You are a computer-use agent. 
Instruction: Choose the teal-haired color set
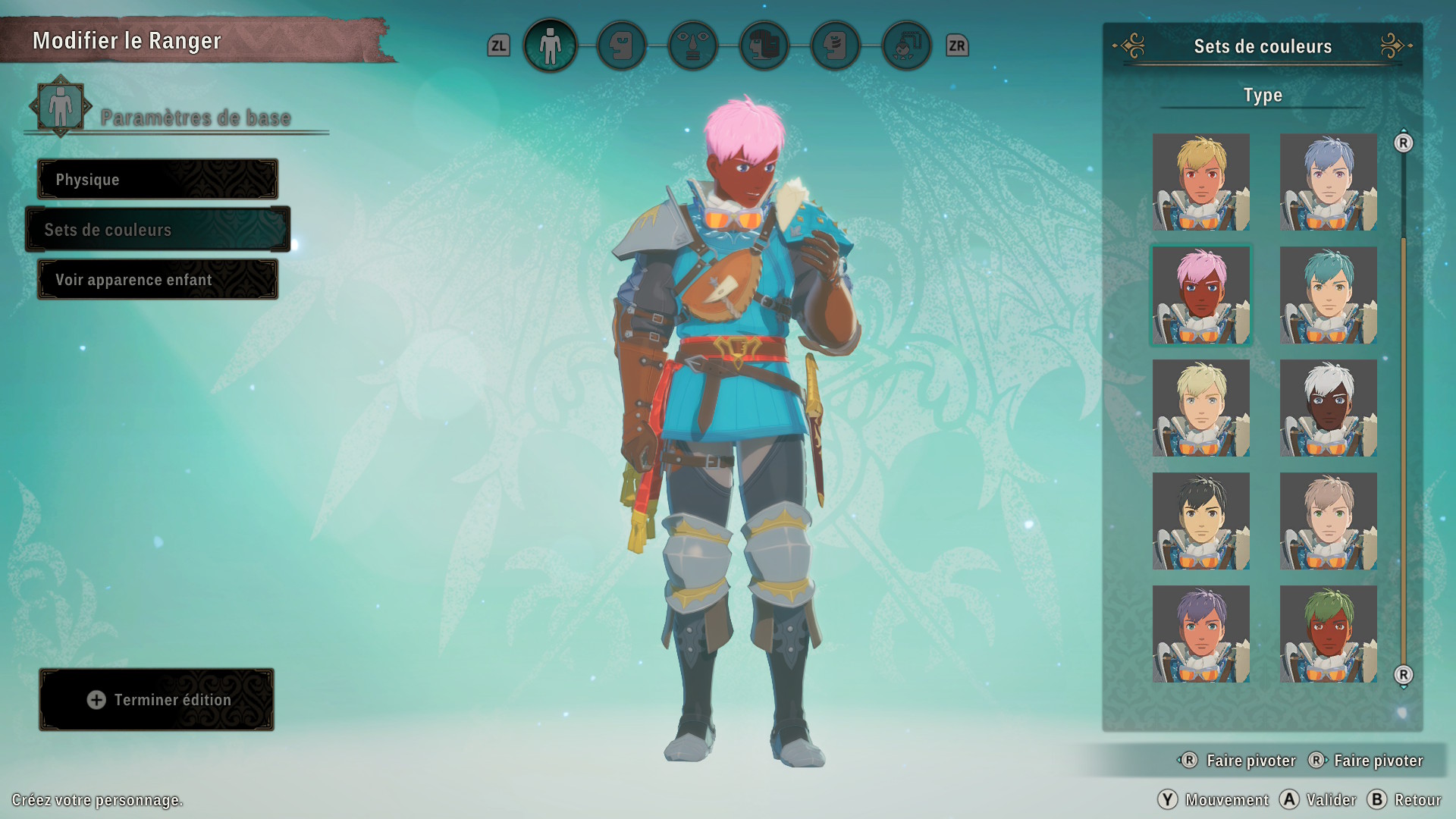(x=1328, y=295)
